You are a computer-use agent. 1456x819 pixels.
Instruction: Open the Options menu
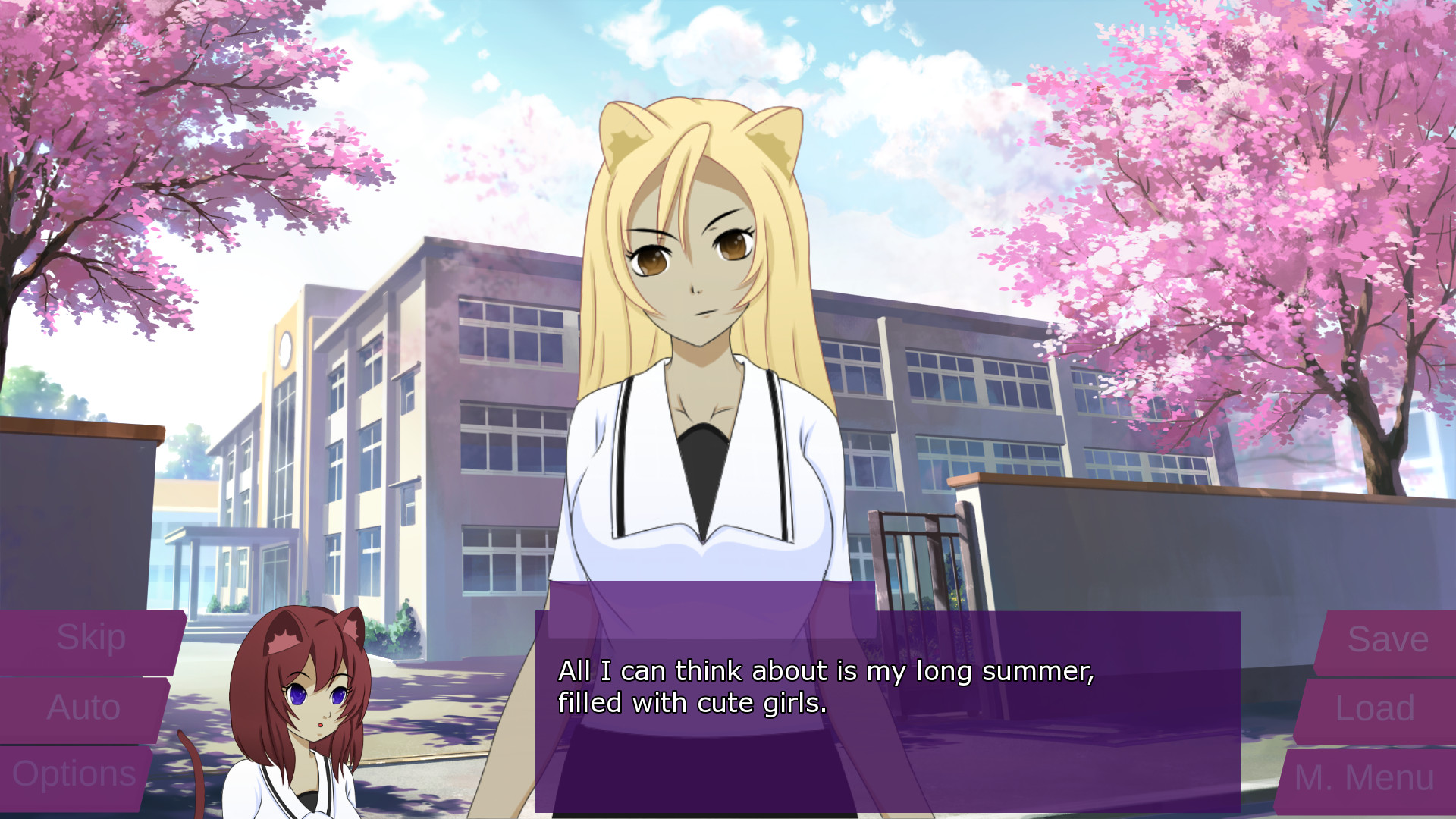tap(76, 773)
